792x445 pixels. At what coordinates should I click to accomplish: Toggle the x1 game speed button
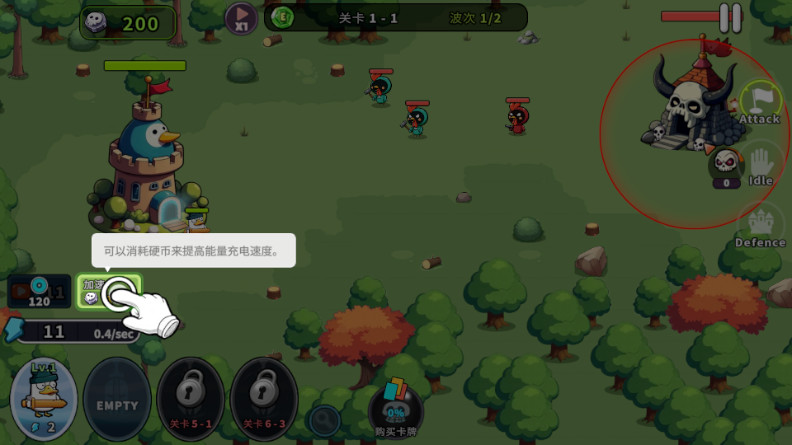[241, 17]
